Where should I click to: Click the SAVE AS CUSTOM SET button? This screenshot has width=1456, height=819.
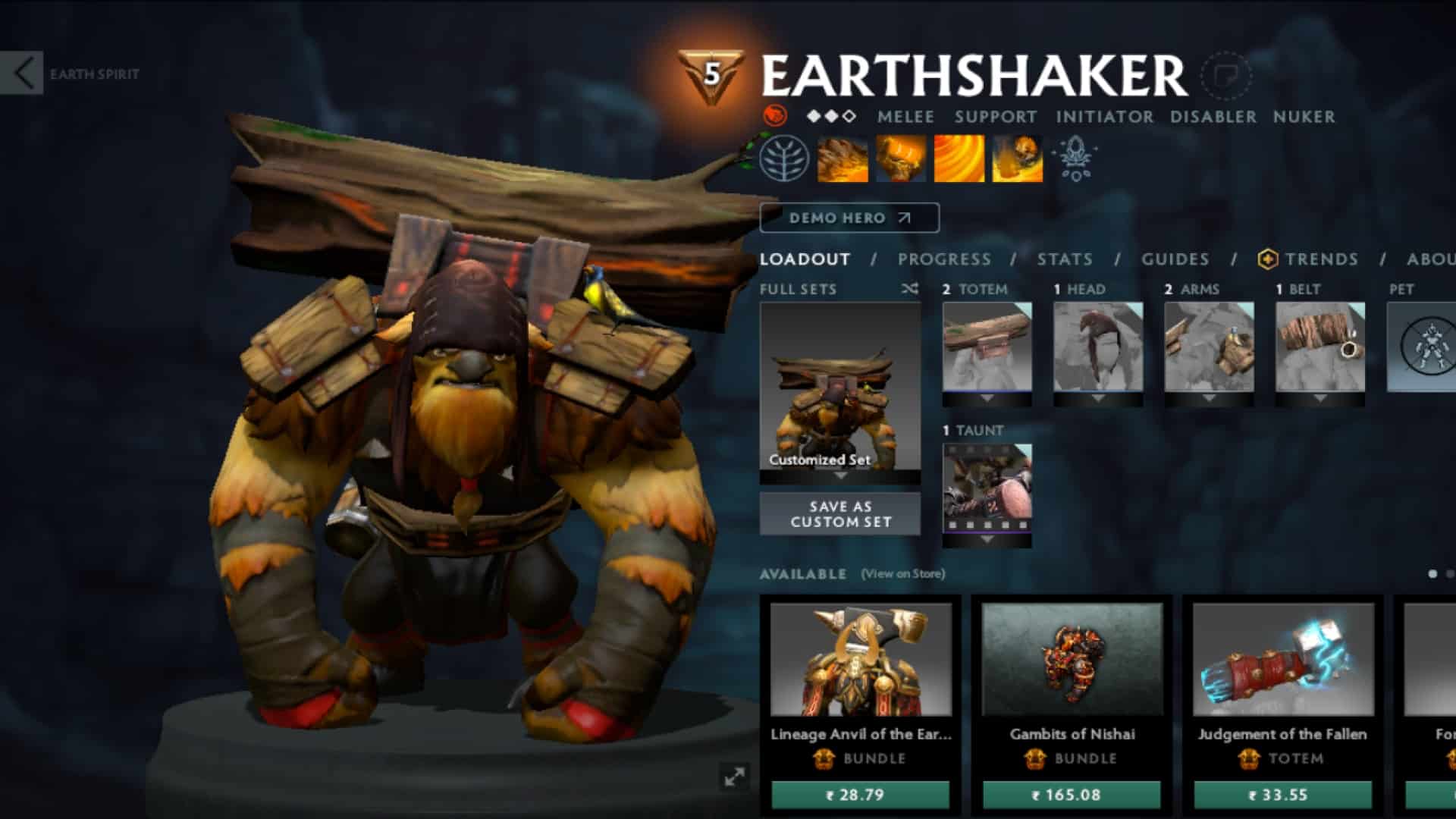click(x=840, y=514)
